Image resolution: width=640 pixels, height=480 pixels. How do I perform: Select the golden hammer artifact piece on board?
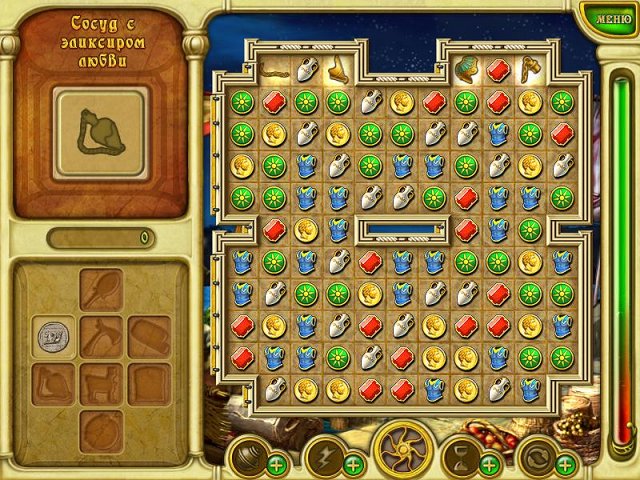click(x=529, y=68)
